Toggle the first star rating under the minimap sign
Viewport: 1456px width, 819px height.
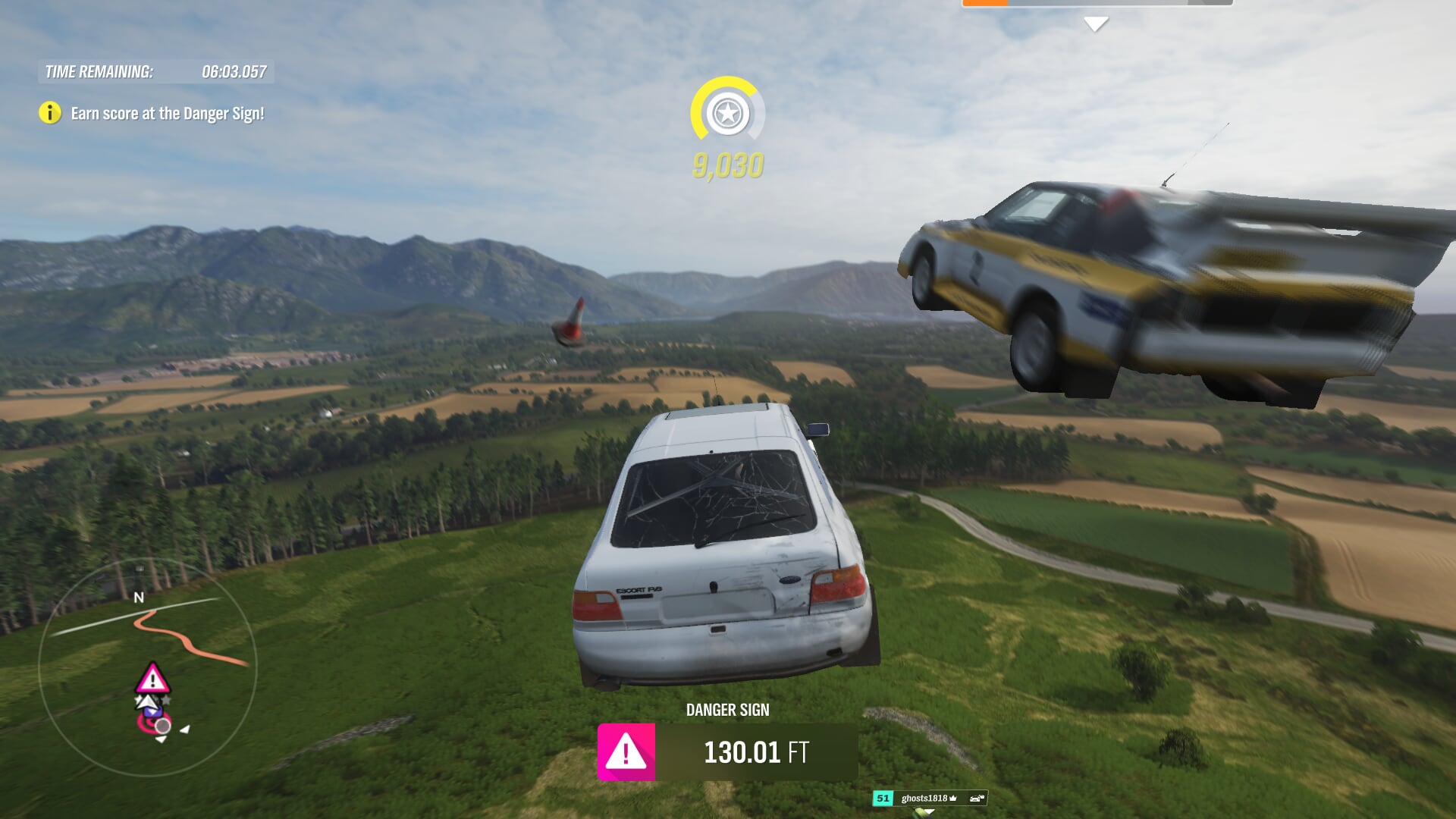pyautogui.click(x=137, y=699)
